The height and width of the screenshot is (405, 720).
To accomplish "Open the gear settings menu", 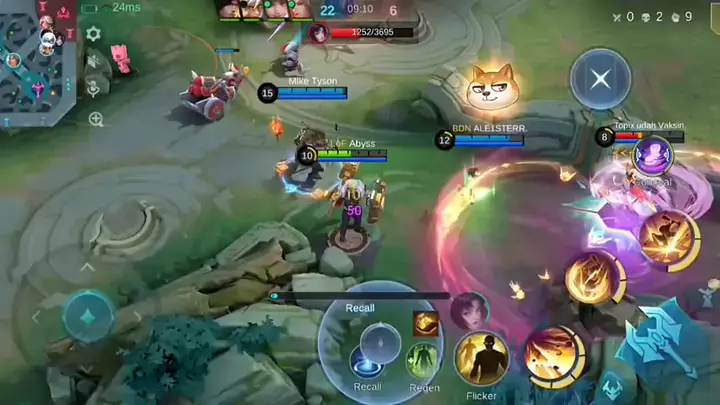I will click(93, 34).
